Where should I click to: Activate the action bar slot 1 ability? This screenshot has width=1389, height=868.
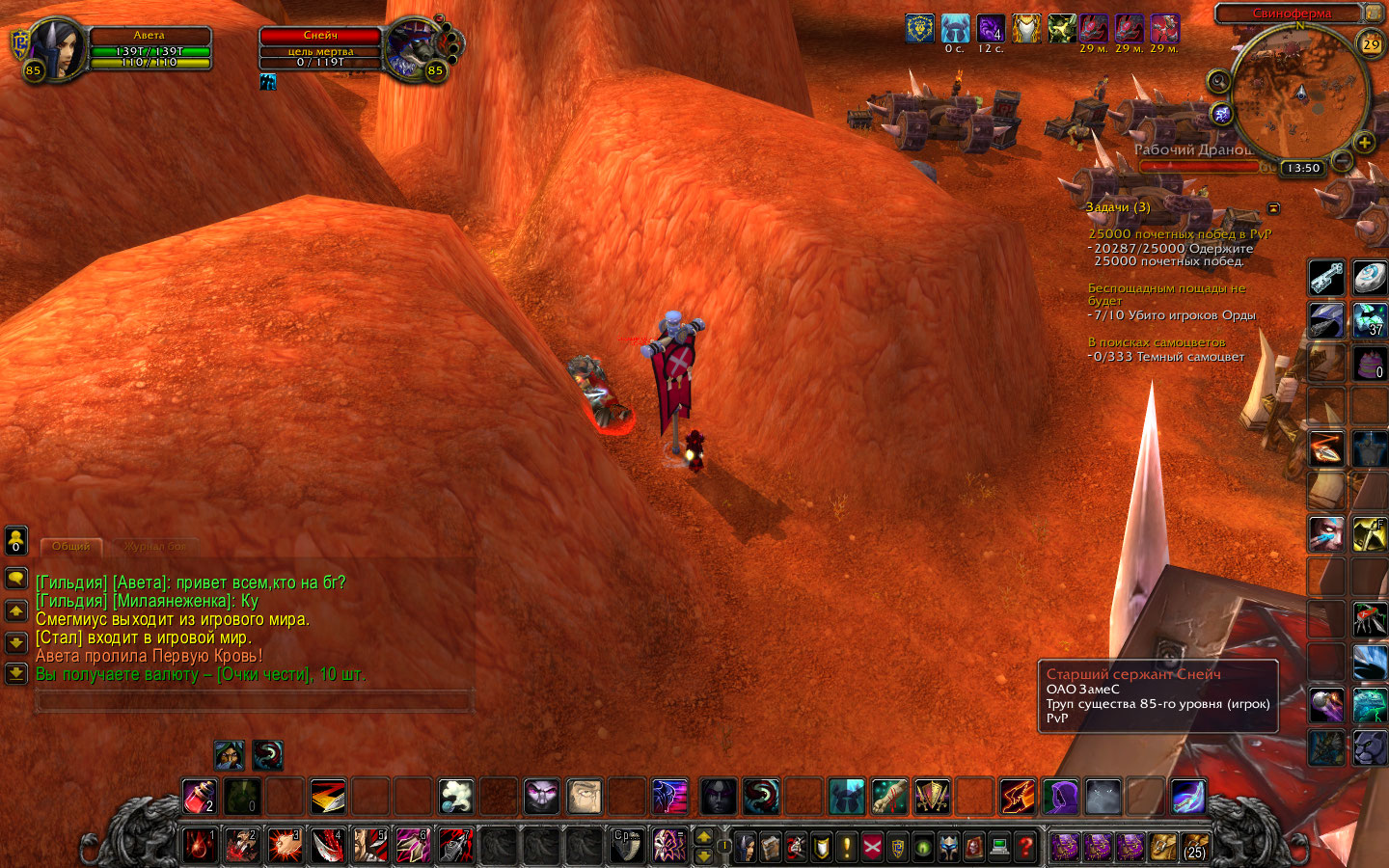click(x=200, y=845)
